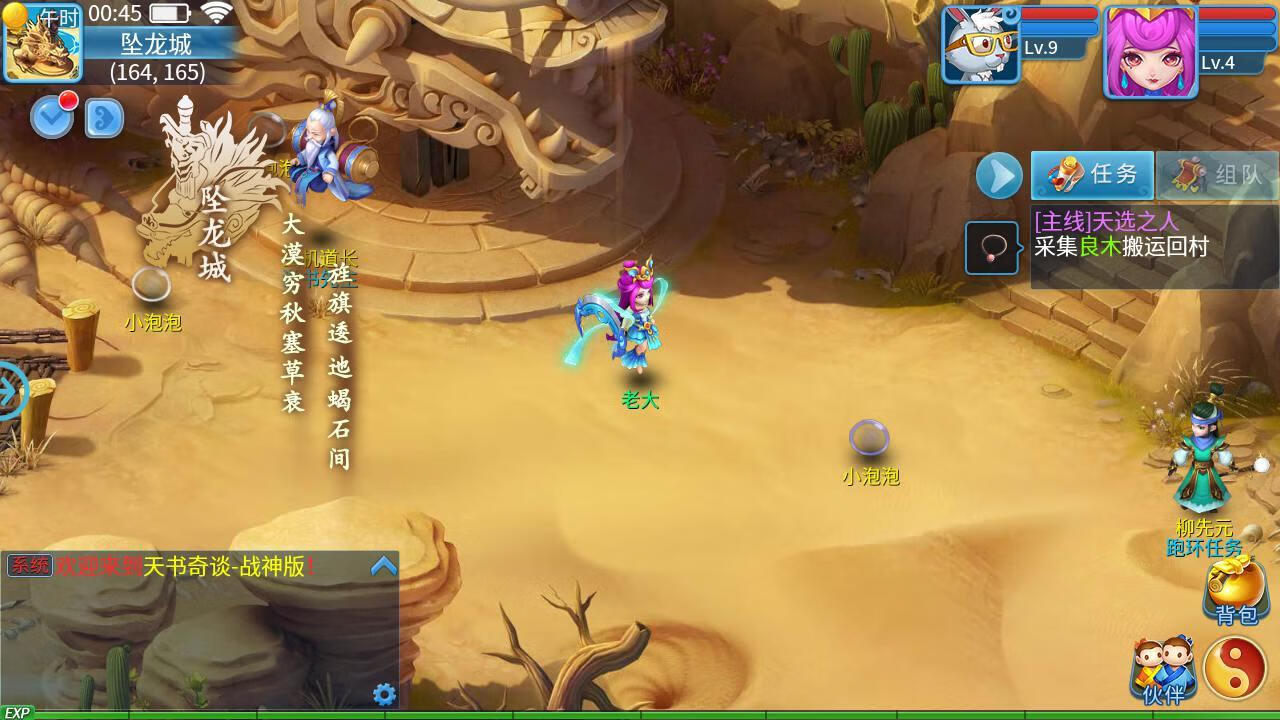Collapse the quest panel with the arrow button

click(x=998, y=176)
